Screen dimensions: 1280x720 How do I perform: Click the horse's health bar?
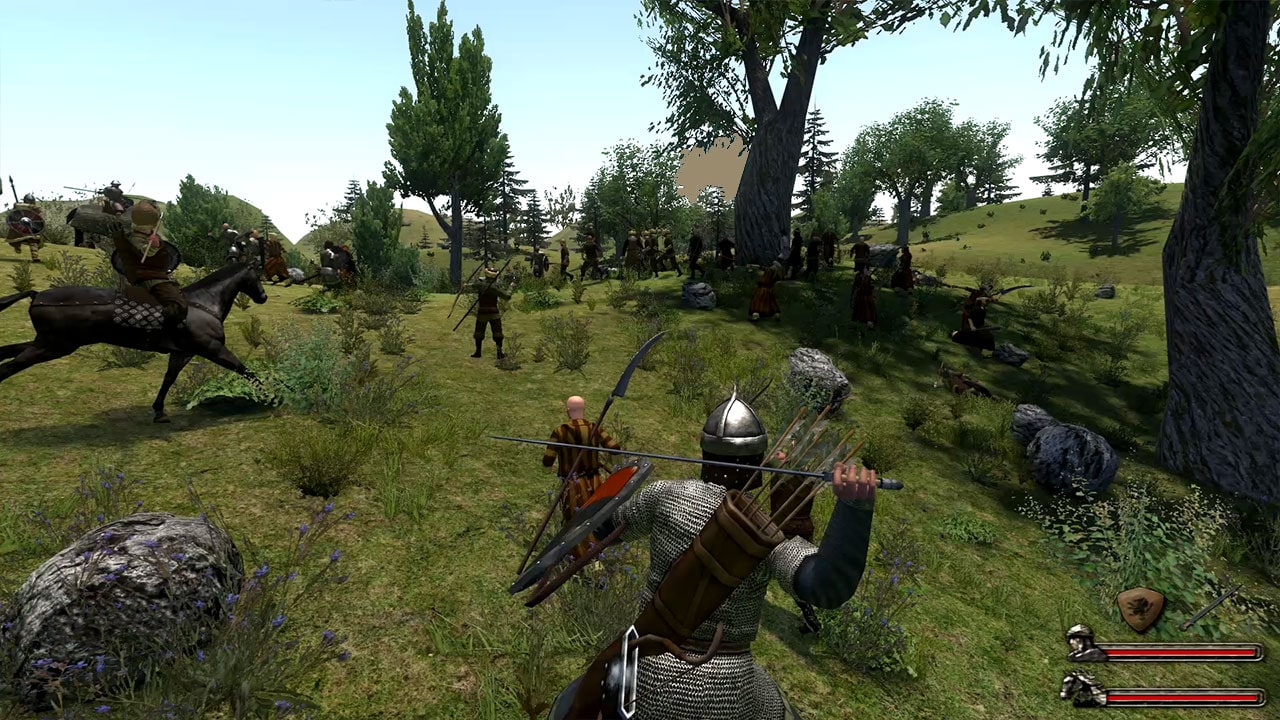click(1180, 697)
